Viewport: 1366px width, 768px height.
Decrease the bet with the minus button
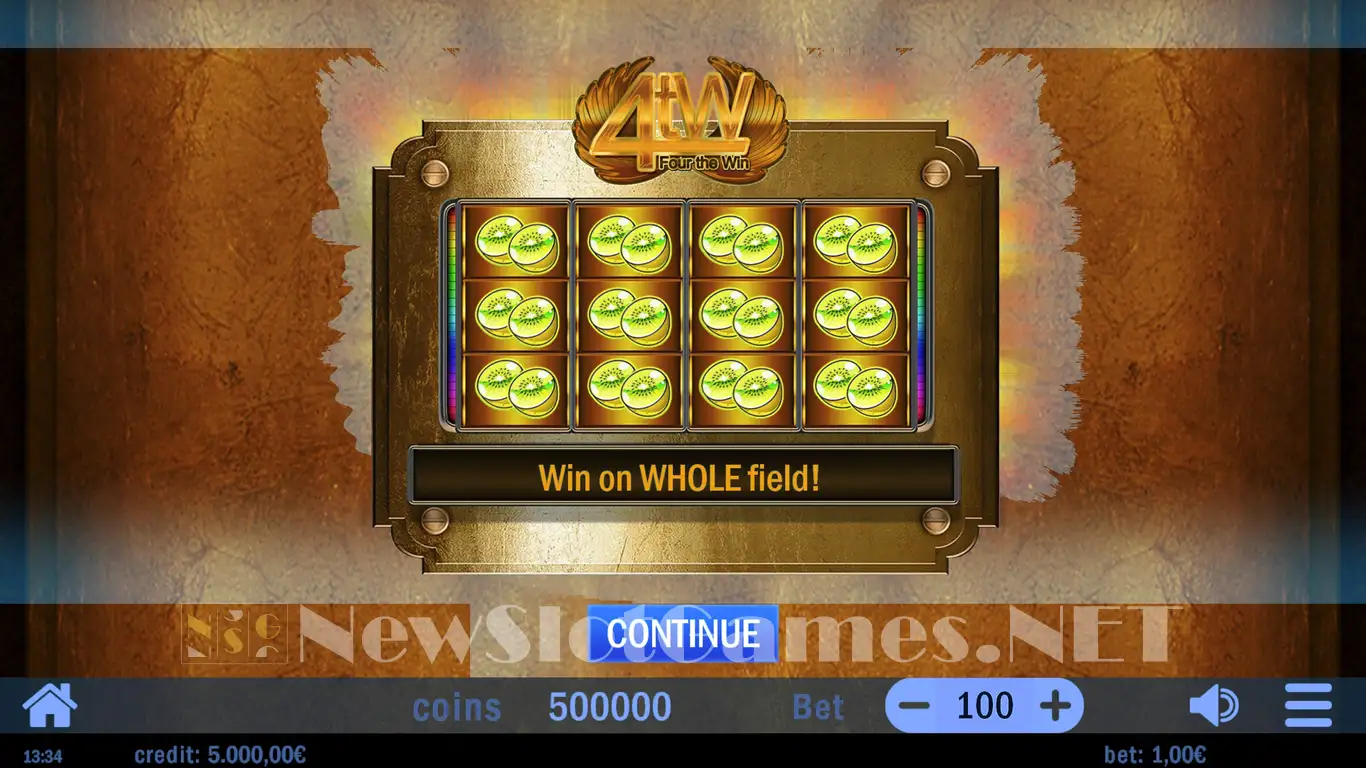coord(914,707)
